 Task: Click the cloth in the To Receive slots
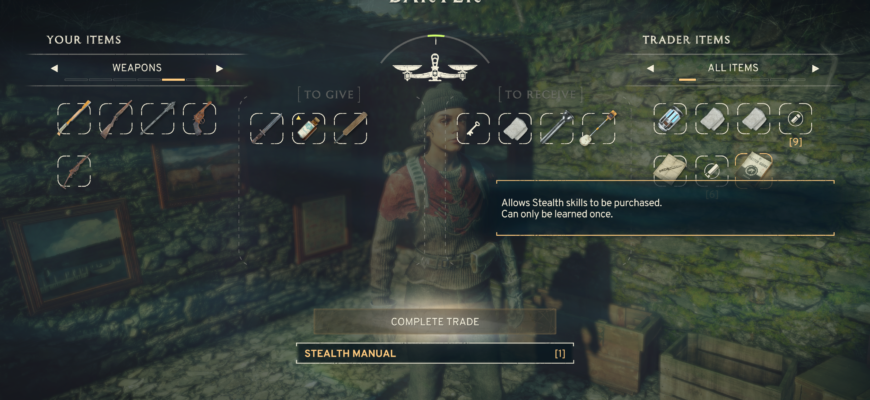coord(516,127)
